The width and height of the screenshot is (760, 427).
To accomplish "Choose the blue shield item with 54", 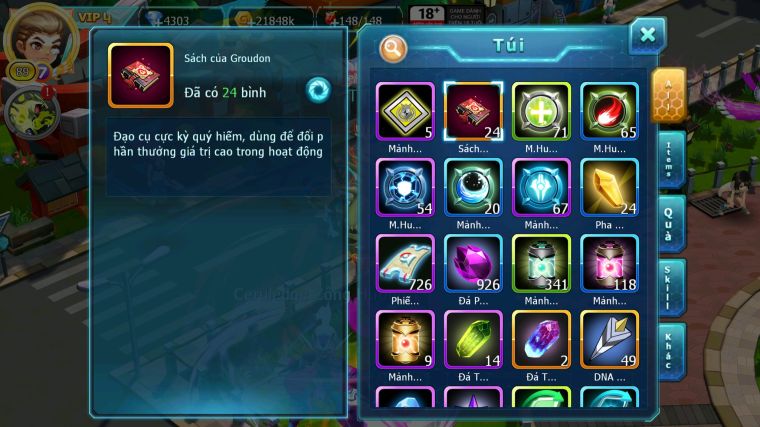I will [x=405, y=187].
